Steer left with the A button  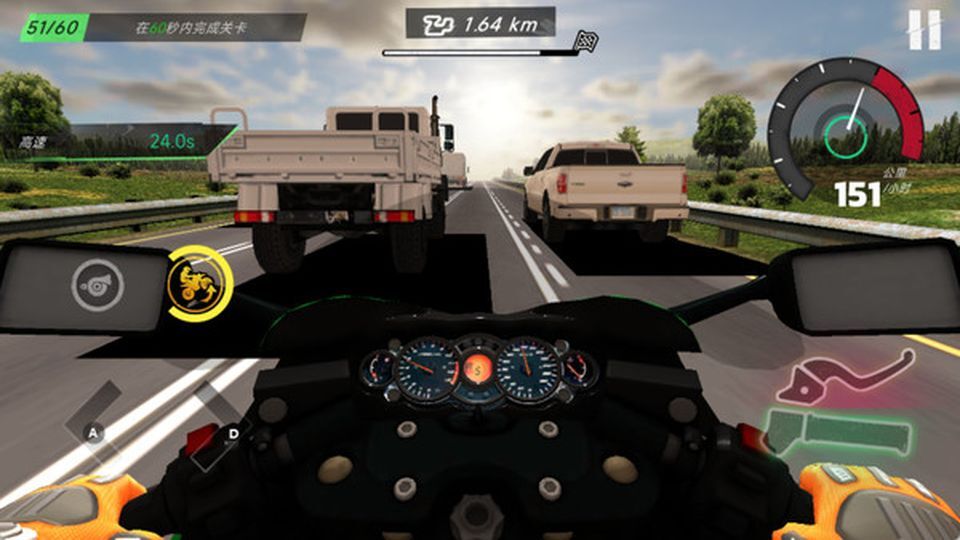[x=95, y=431]
